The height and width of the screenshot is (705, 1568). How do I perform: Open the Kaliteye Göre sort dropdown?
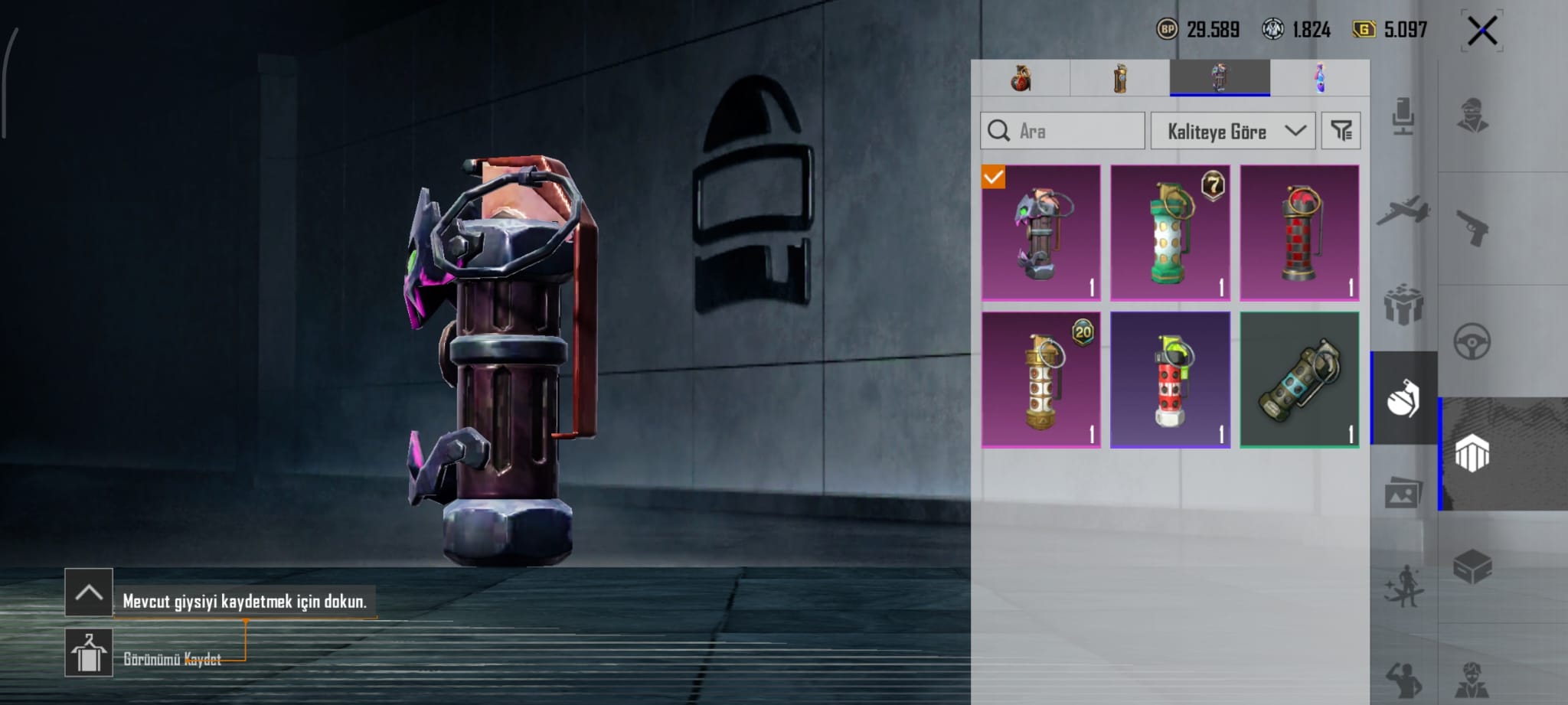pyautogui.click(x=1233, y=131)
